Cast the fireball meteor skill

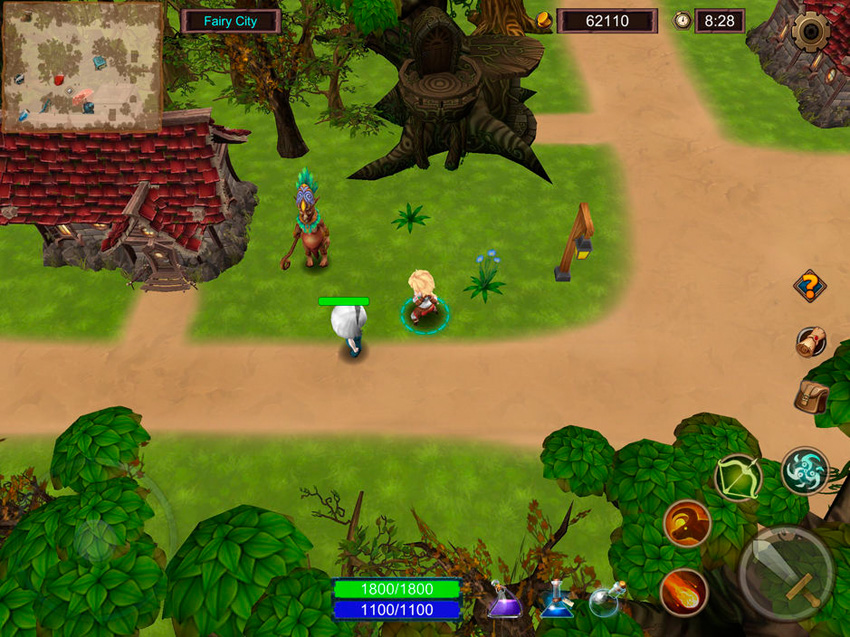(685, 591)
